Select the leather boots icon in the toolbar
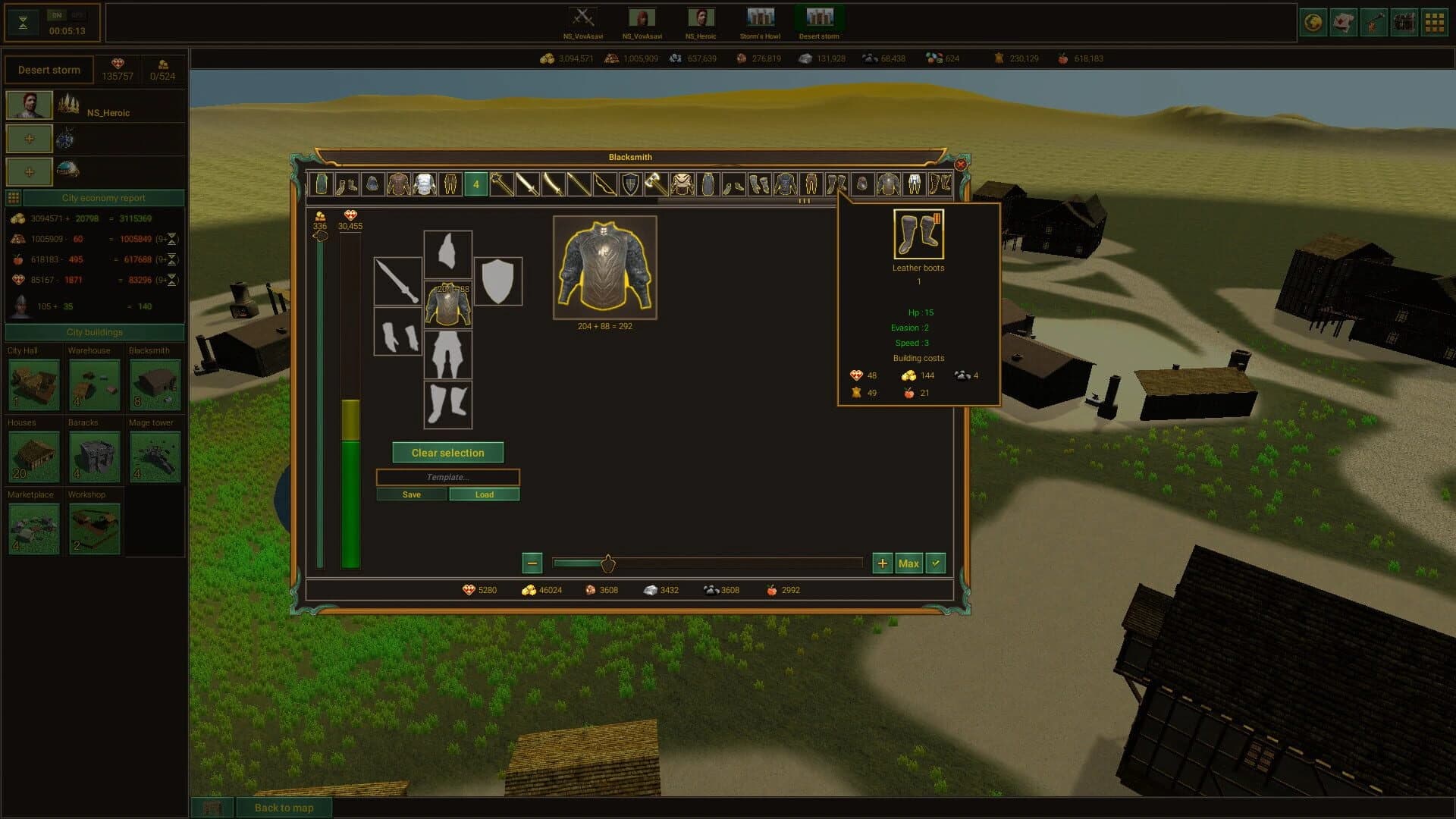The height and width of the screenshot is (819, 1456). click(838, 184)
